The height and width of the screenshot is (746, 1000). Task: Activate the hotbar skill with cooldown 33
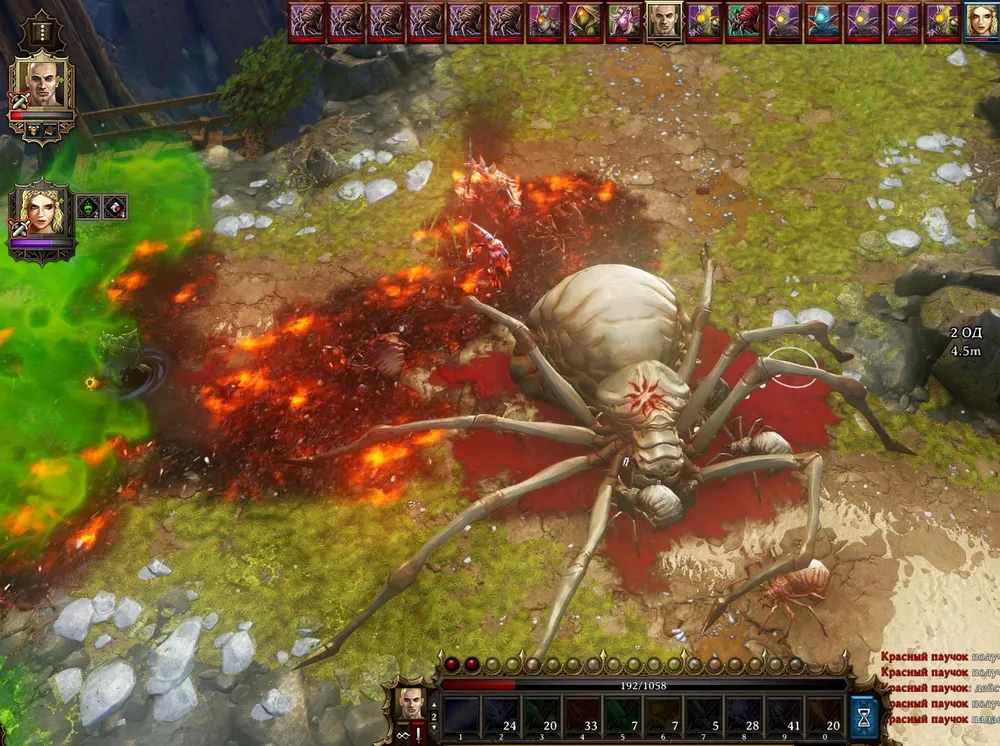[x=581, y=716]
